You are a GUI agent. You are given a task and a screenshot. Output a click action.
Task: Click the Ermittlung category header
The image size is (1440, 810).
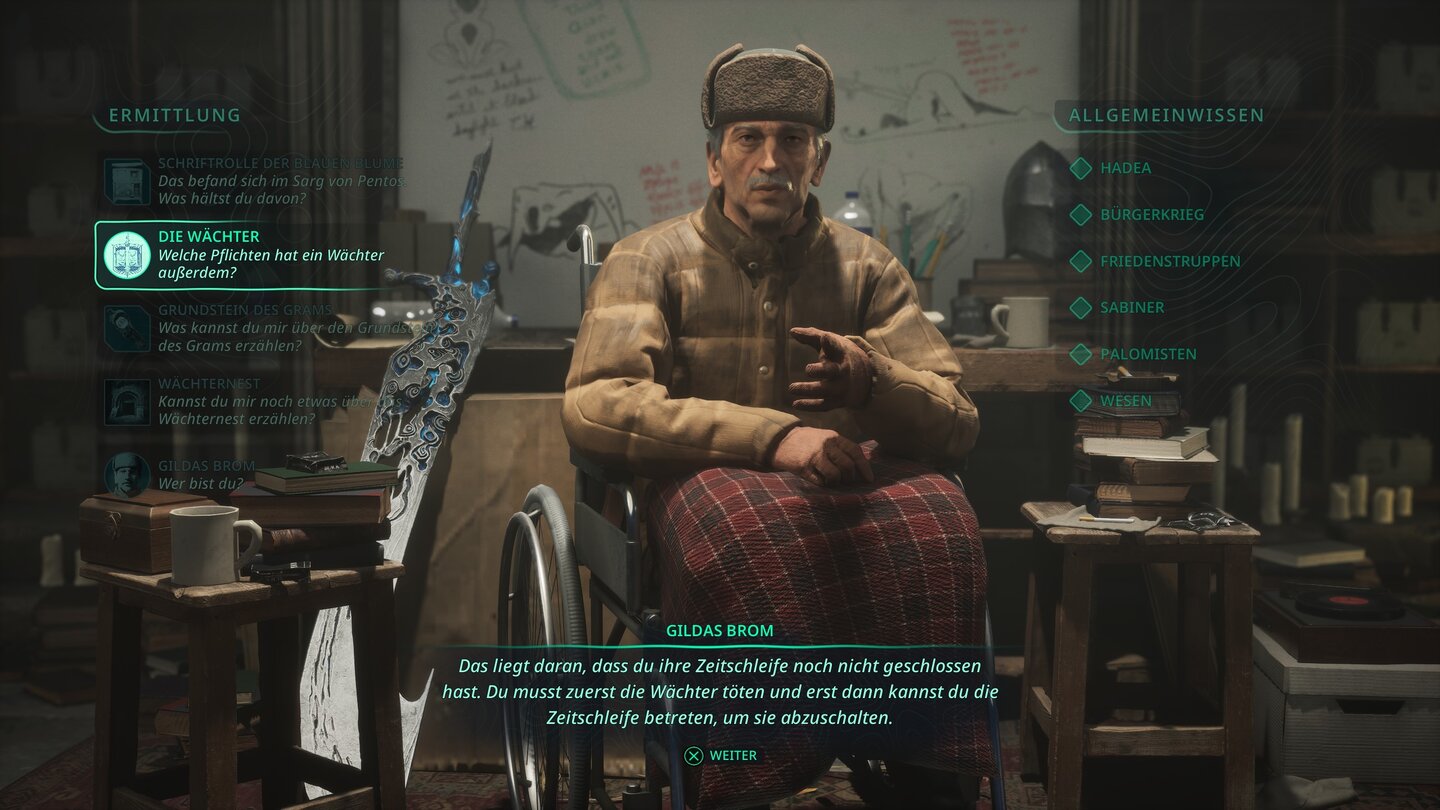[175, 115]
